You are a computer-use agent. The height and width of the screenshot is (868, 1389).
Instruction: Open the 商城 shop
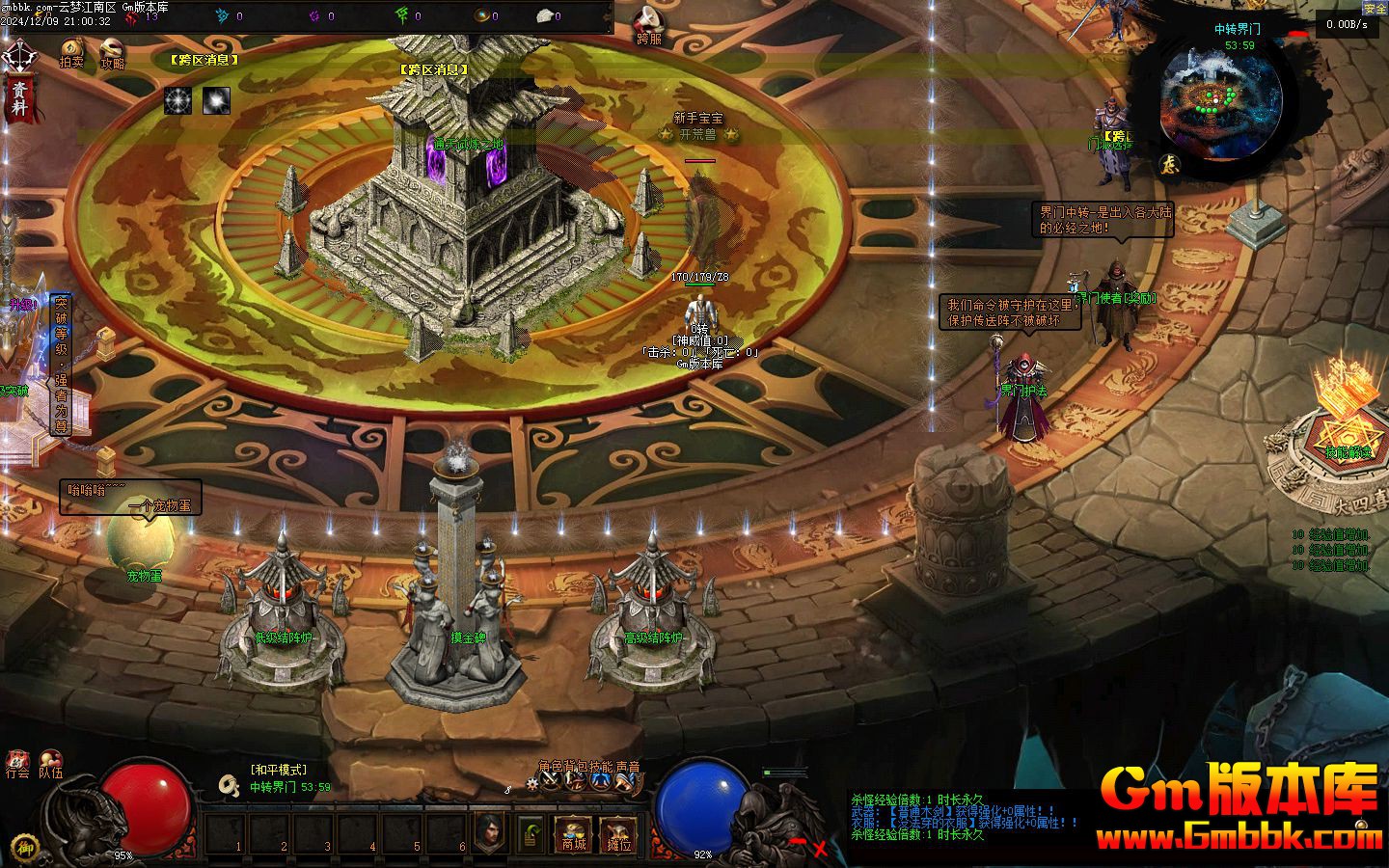(x=573, y=834)
